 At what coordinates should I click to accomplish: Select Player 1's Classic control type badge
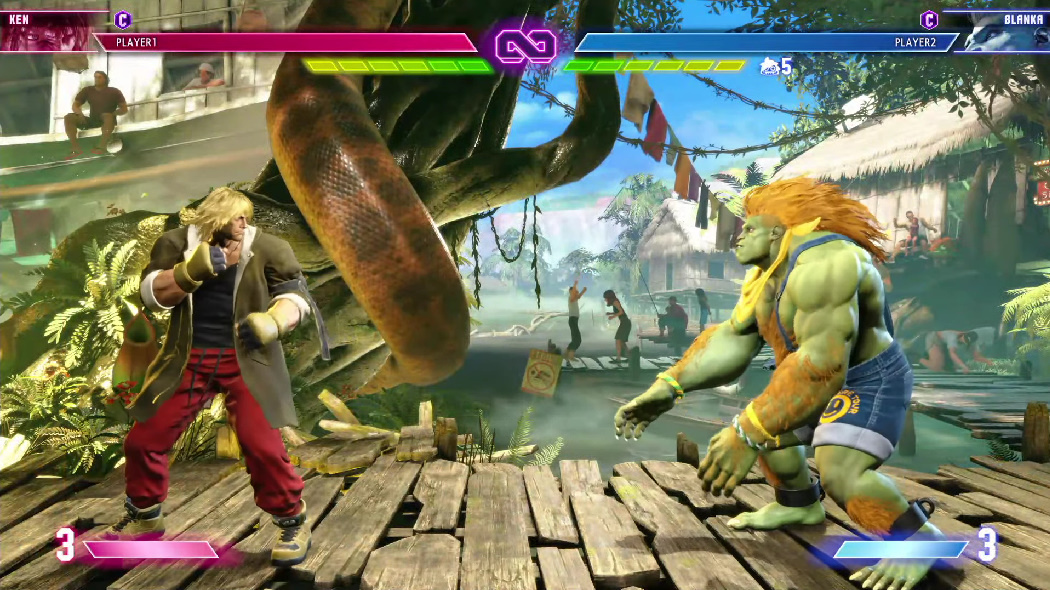click(123, 19)
